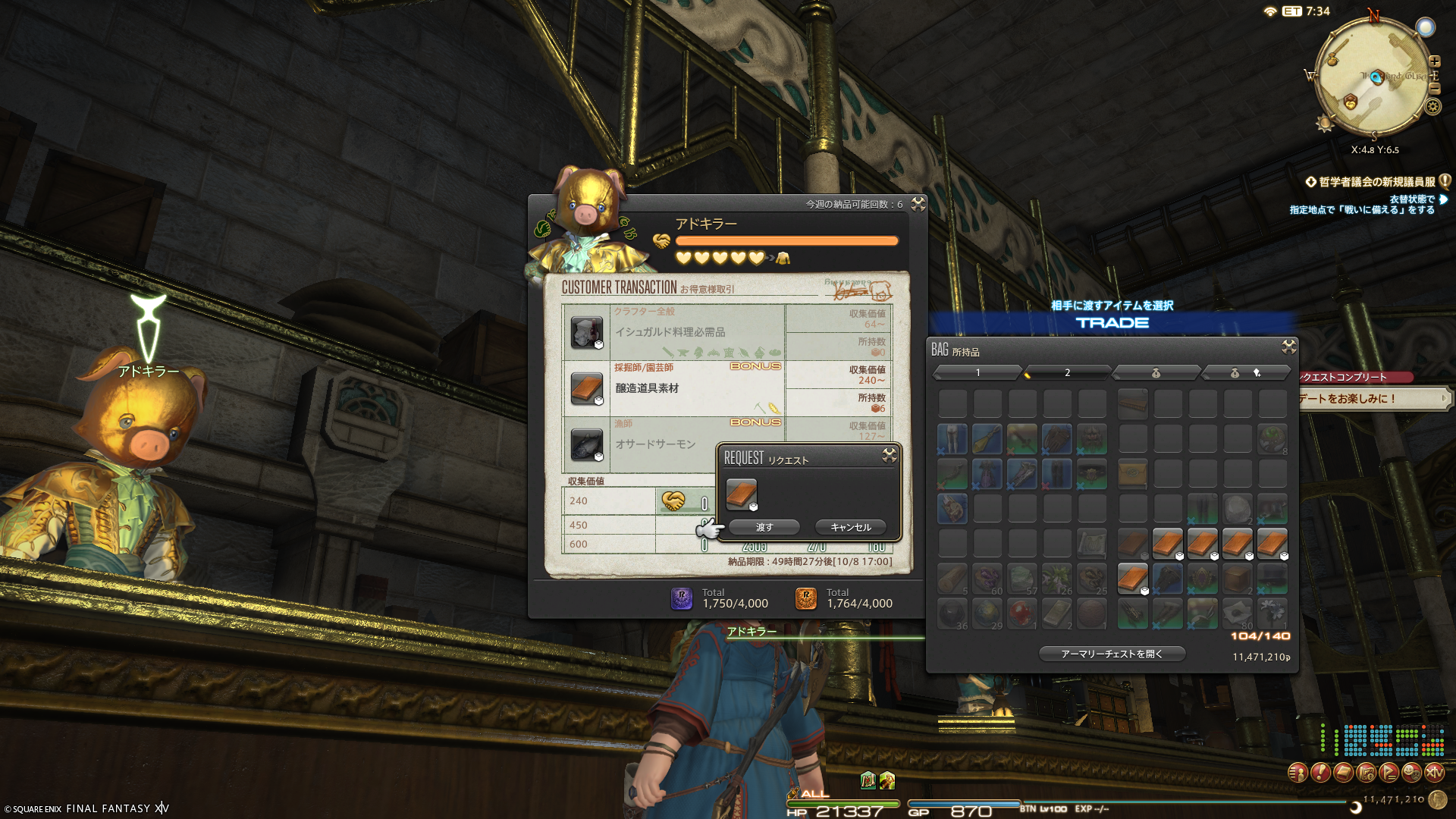Viewport: 1456px width, 819px height.
Task: Zoom in the minimap with plus button
Action: [1434, 61]
